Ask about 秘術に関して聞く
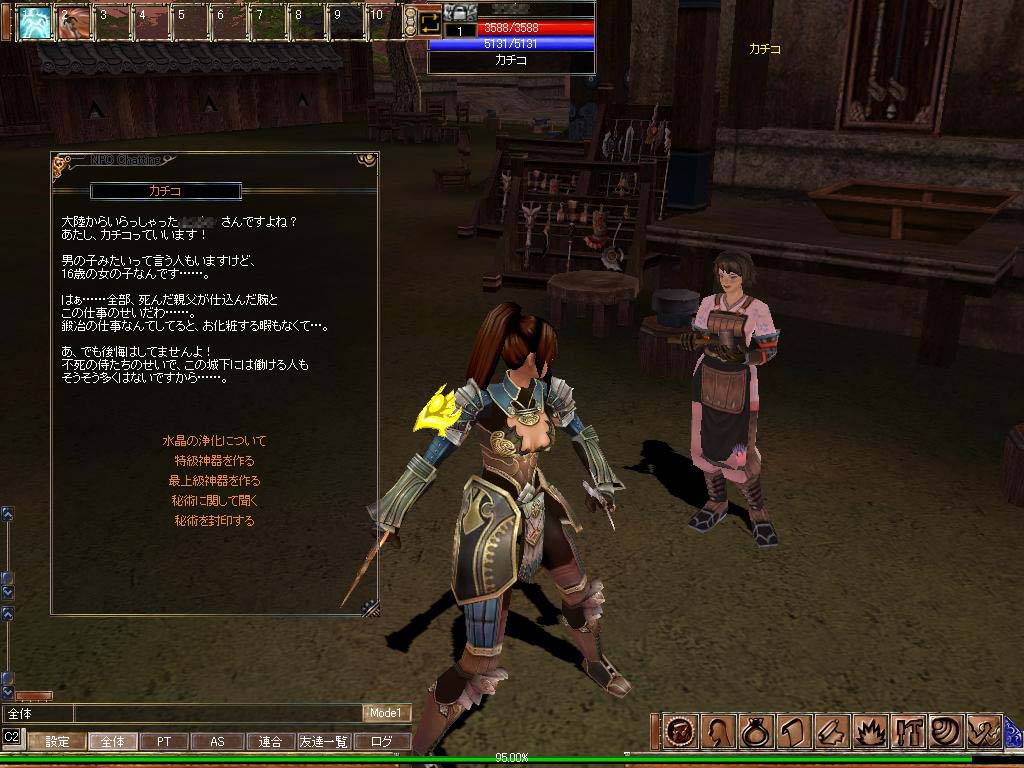This screenshot has width=1024, height=768. 214,501
